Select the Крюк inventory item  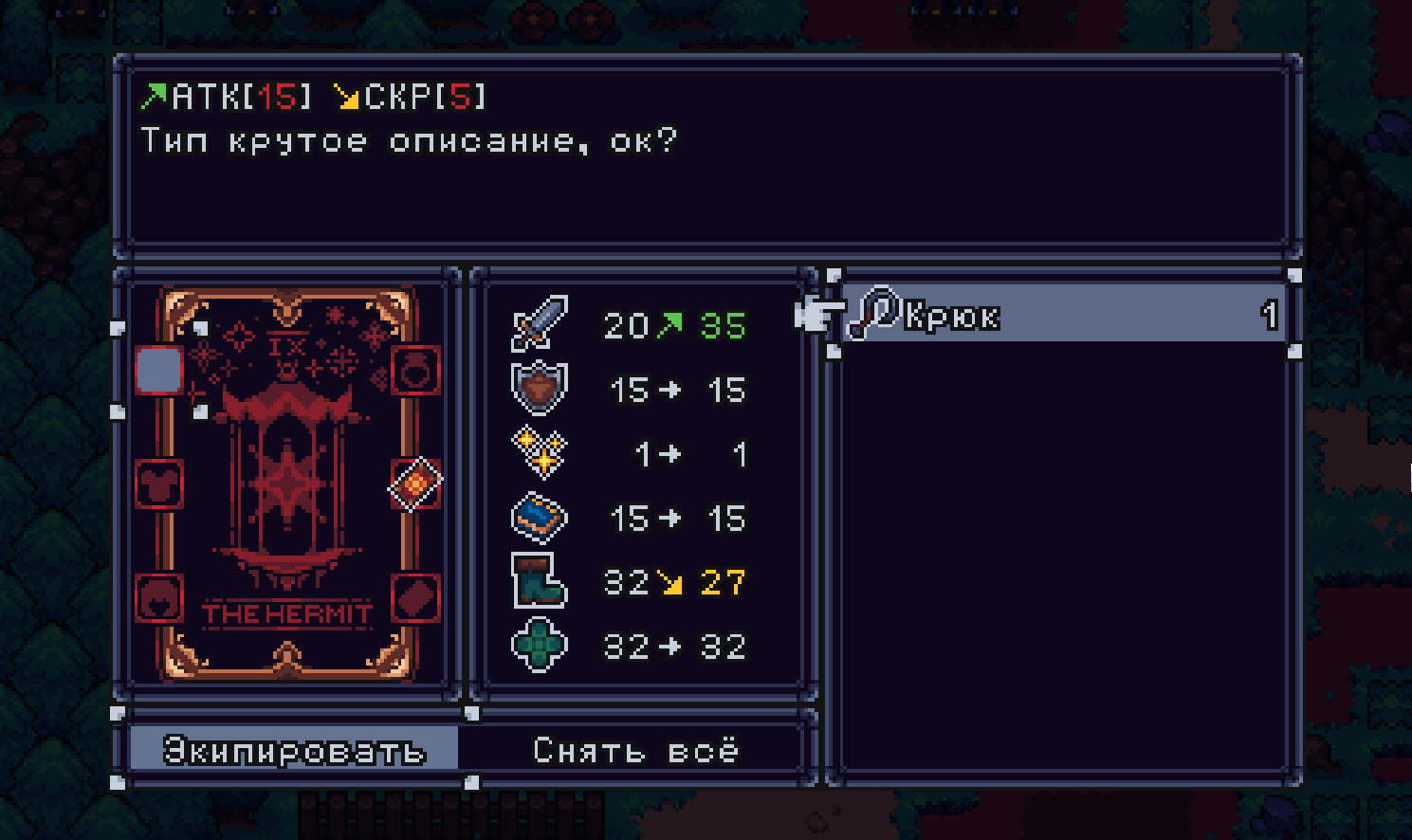pyautogui.click(x=1043, y=316)
